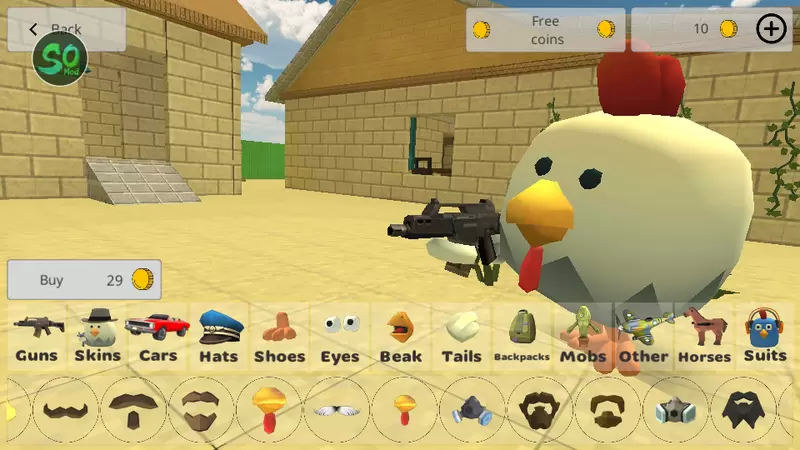Pick the blue gas mask item

pos(472,410)
